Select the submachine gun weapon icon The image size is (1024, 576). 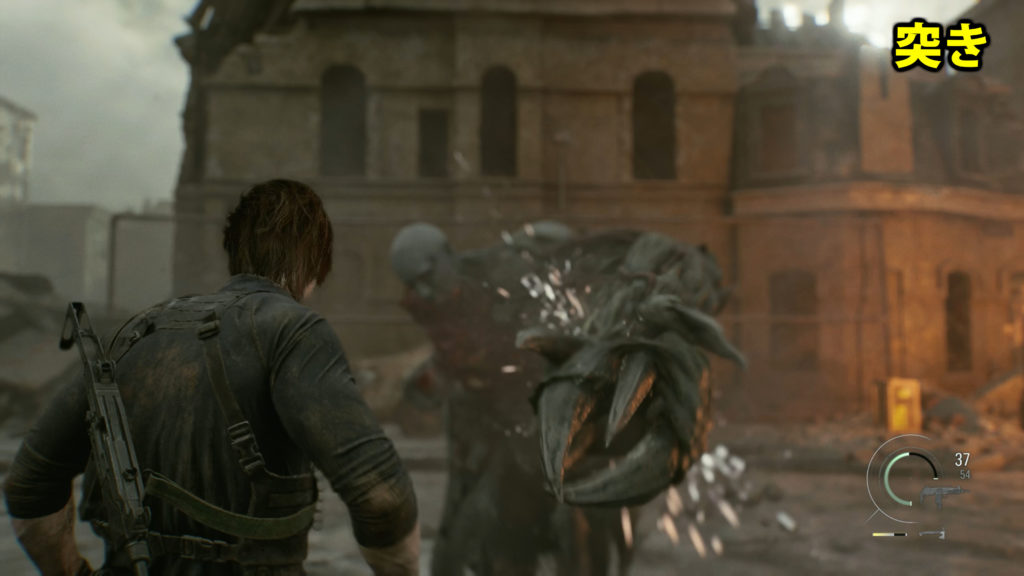pos(942,494)
